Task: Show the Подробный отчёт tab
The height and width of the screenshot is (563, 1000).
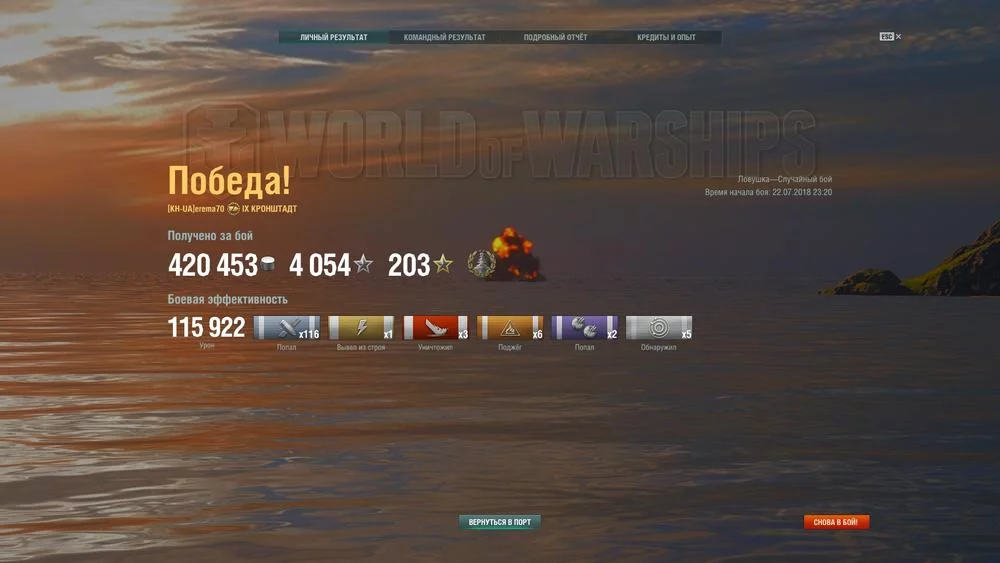Action: [x=555, y=38]
